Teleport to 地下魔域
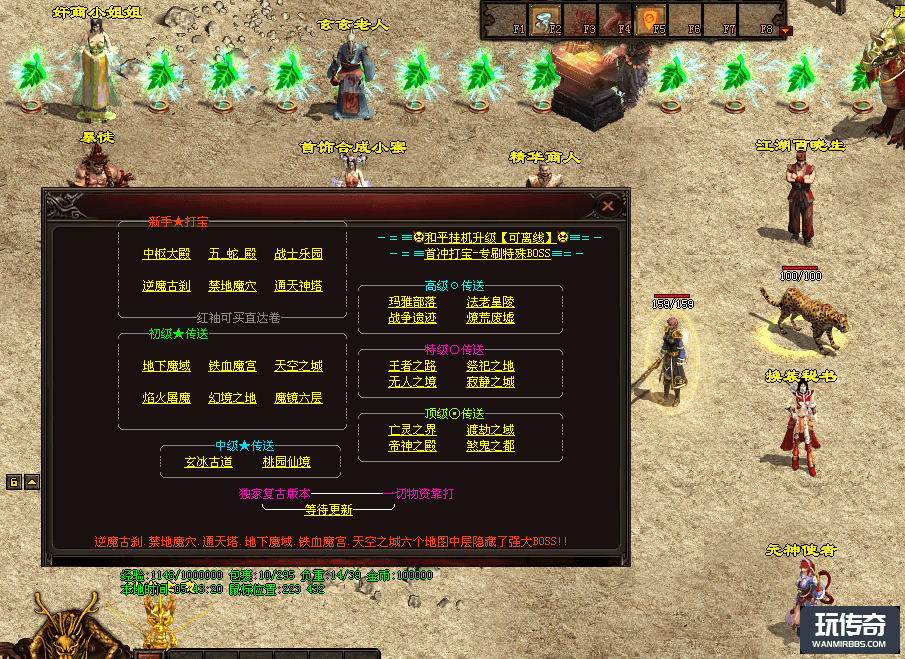905x659 pixels. [x=166, y=366]
